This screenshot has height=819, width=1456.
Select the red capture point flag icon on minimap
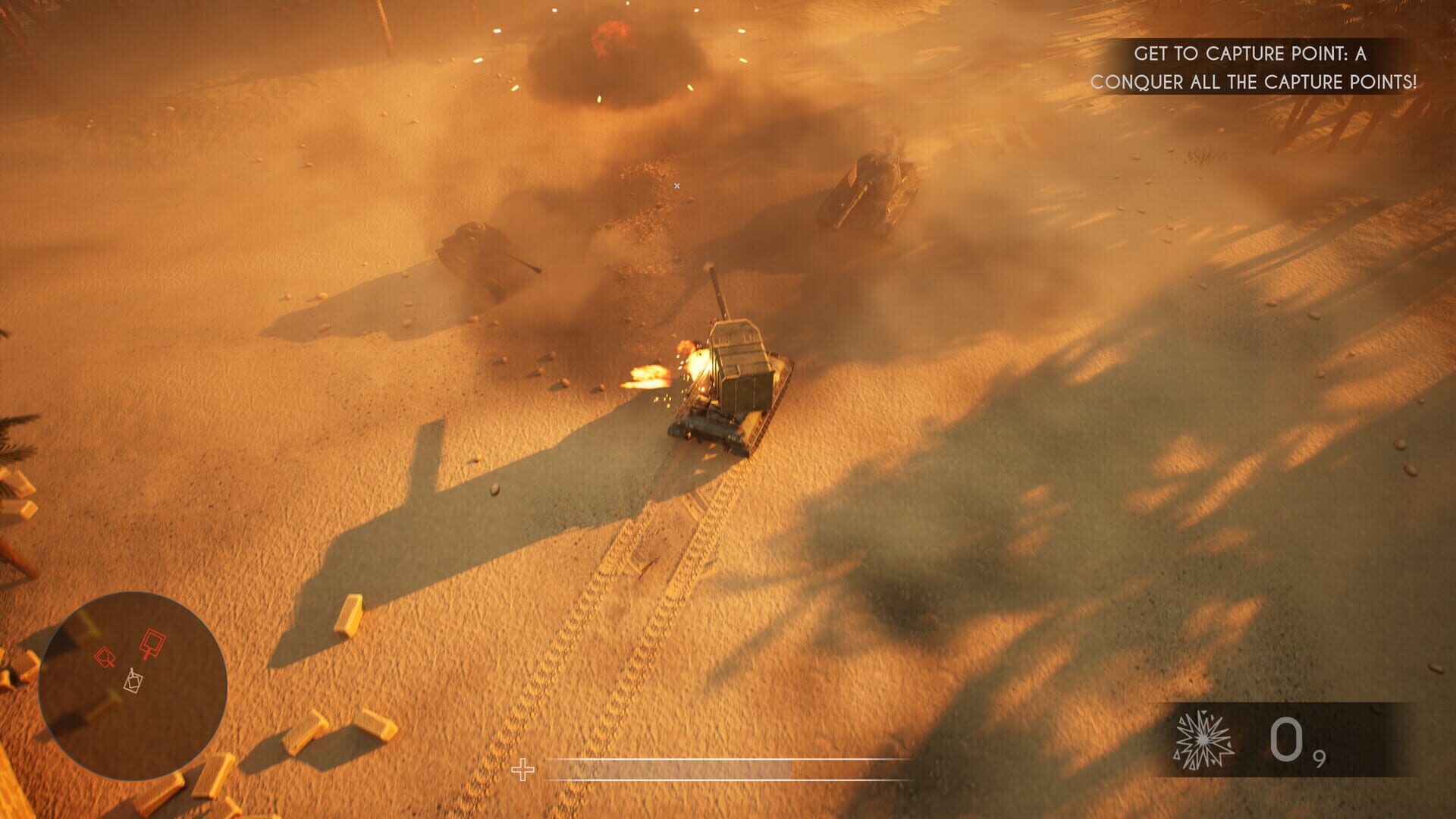151,641
